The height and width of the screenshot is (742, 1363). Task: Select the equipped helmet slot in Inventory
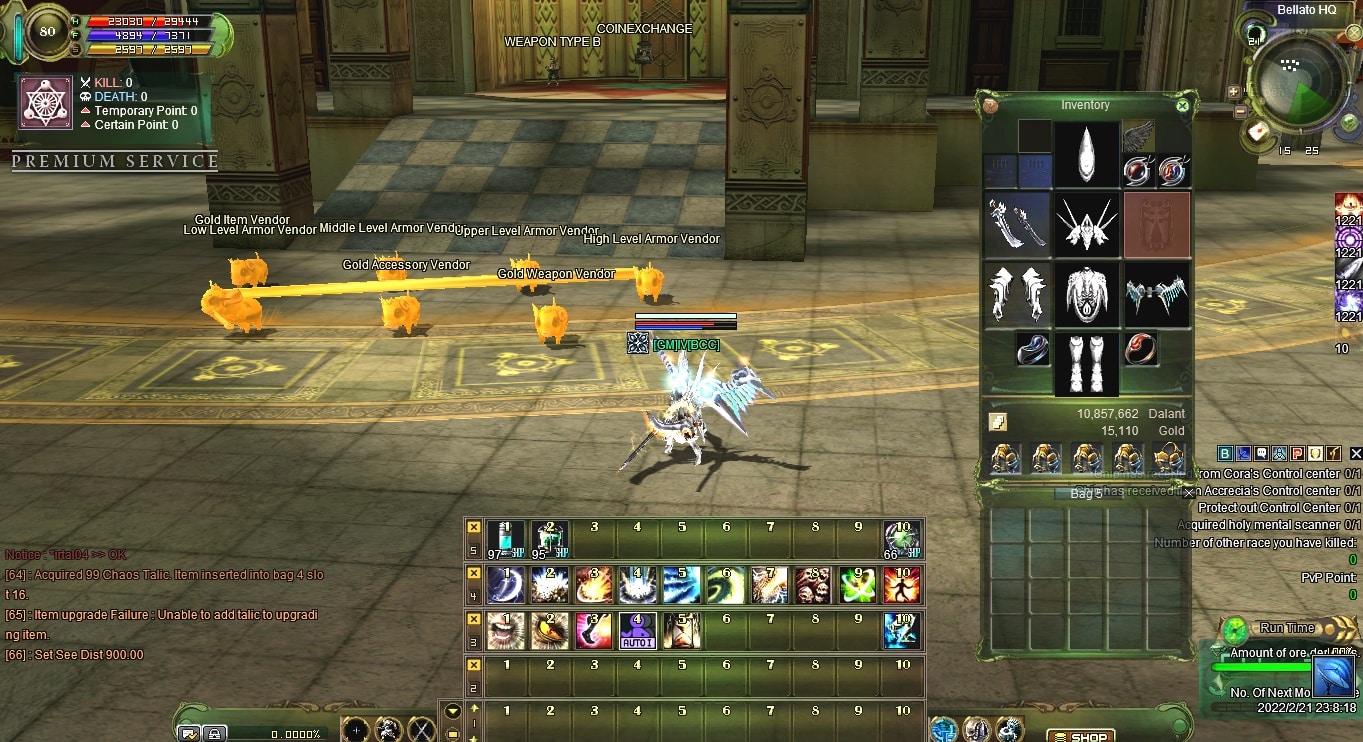(1087, 153)
